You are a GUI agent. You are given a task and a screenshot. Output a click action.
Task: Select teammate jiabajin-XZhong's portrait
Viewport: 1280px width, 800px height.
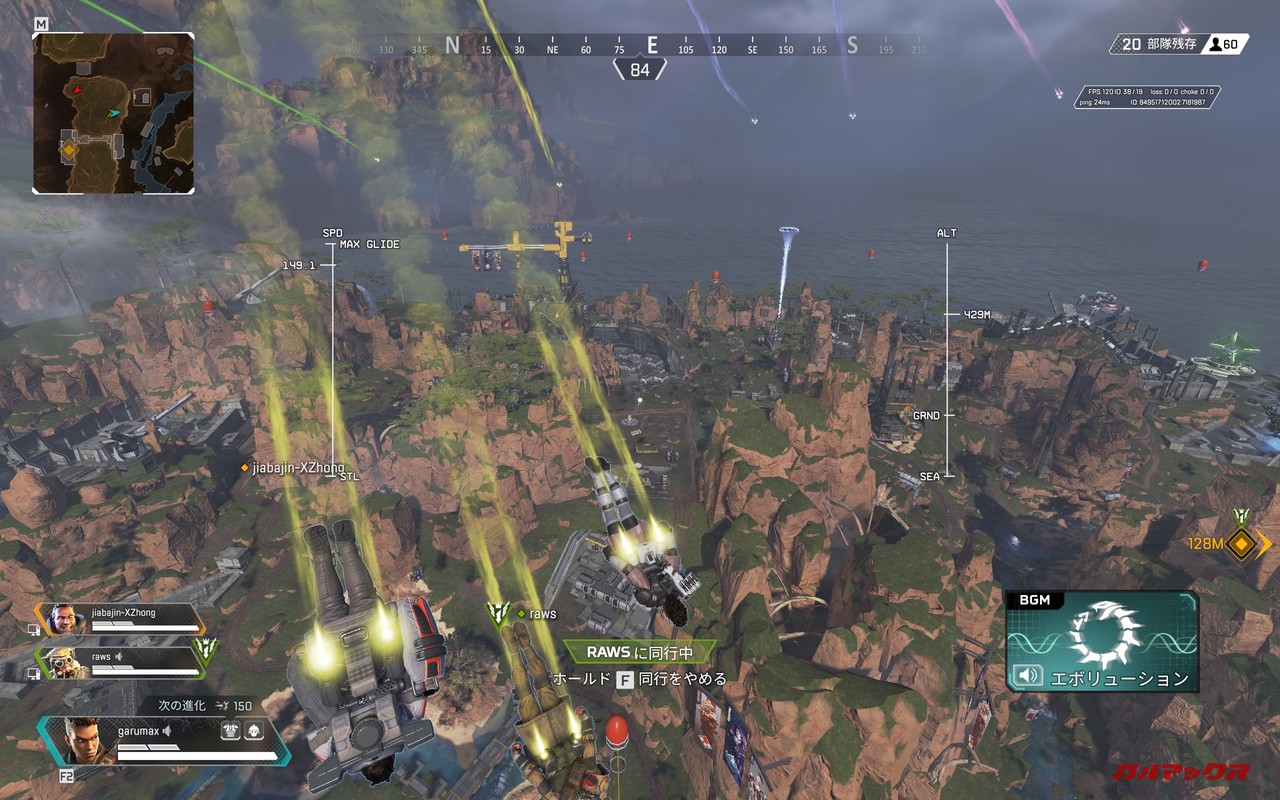click(x=64, y=619)
